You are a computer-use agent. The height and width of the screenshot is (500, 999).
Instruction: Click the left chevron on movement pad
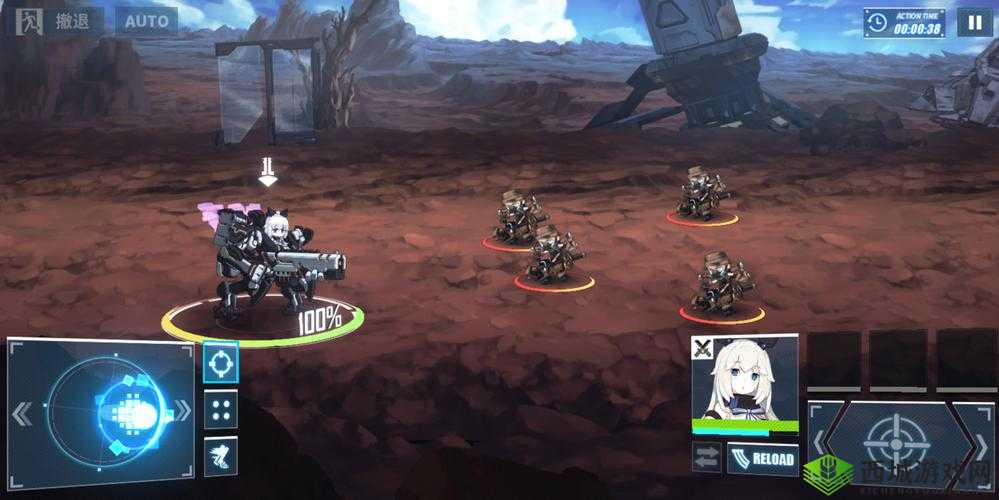point(23,412)
